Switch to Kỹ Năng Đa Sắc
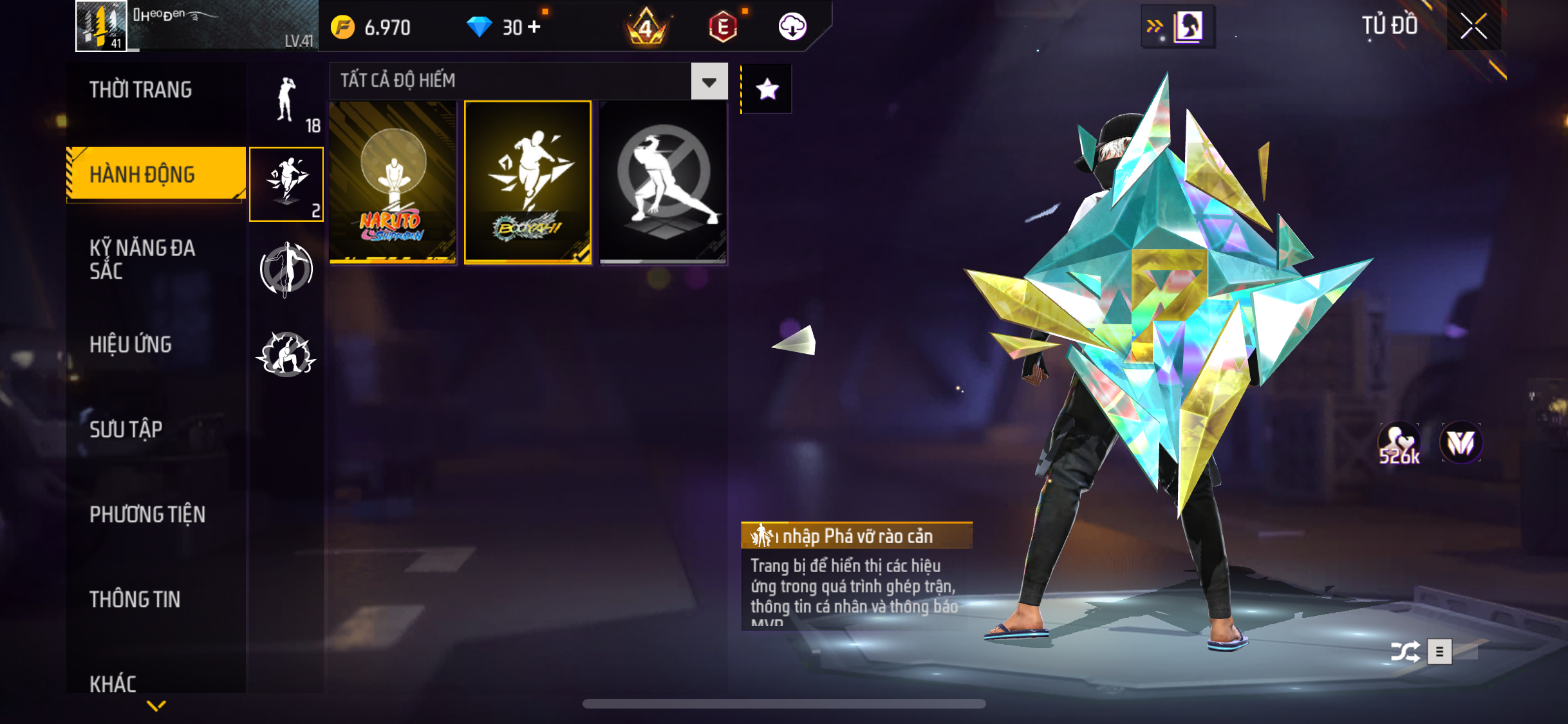Screen dimensions: 1568x724 click(x=142, y=259)
